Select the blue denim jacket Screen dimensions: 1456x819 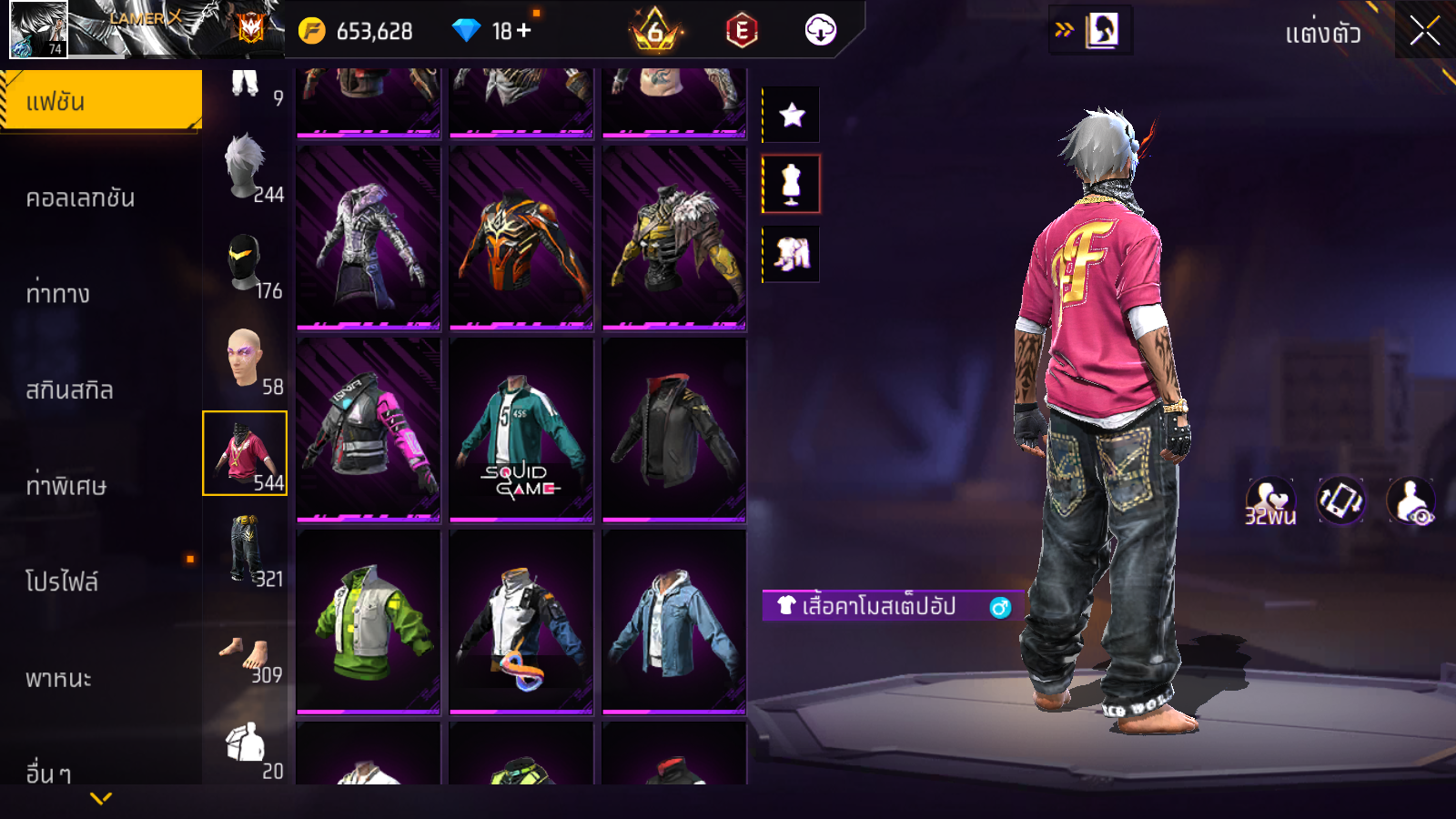674,621
